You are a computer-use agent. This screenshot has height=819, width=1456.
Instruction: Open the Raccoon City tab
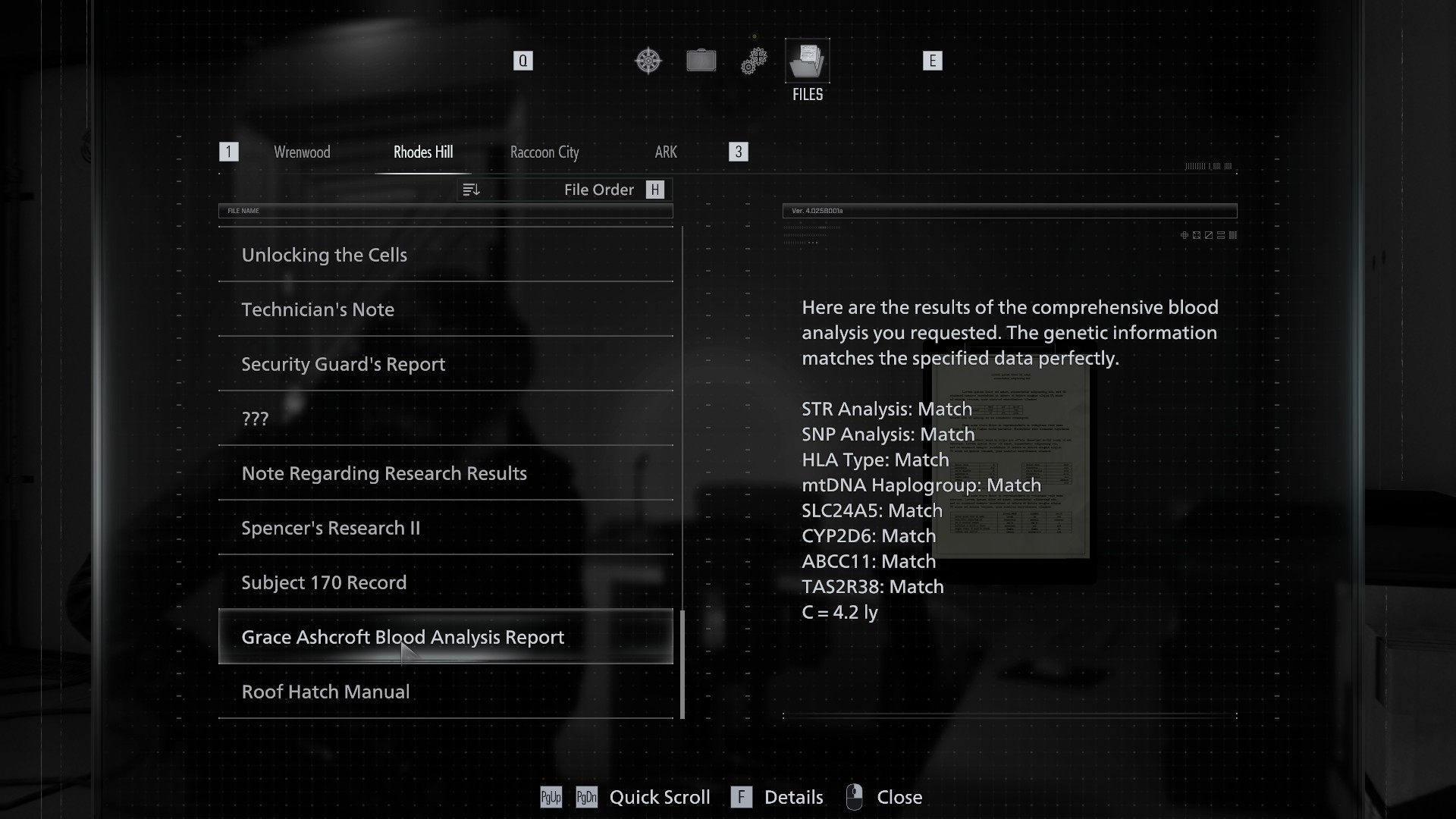point(544,152)
